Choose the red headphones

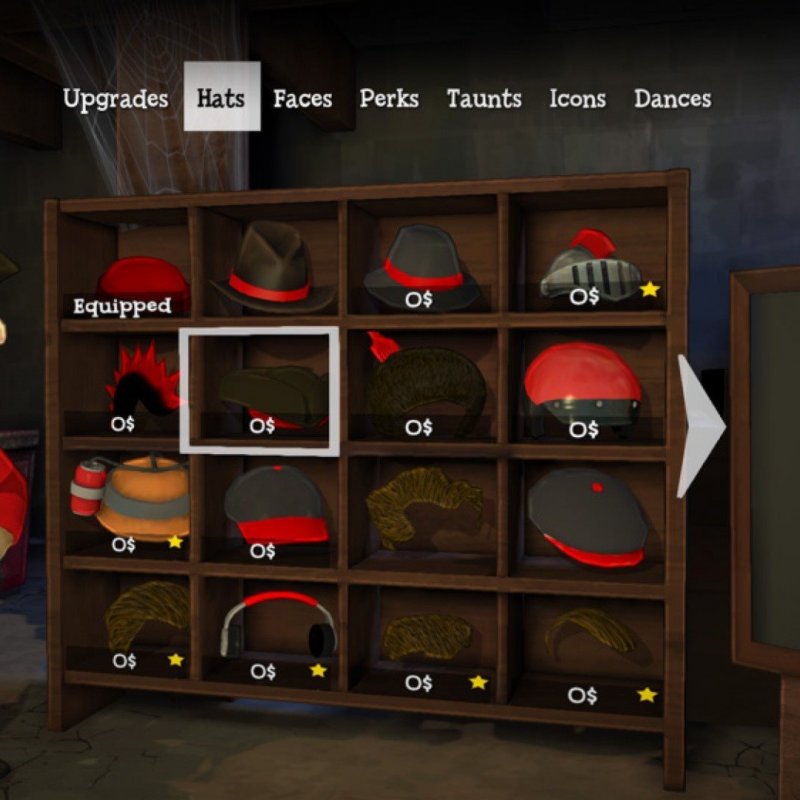(280, 625)
